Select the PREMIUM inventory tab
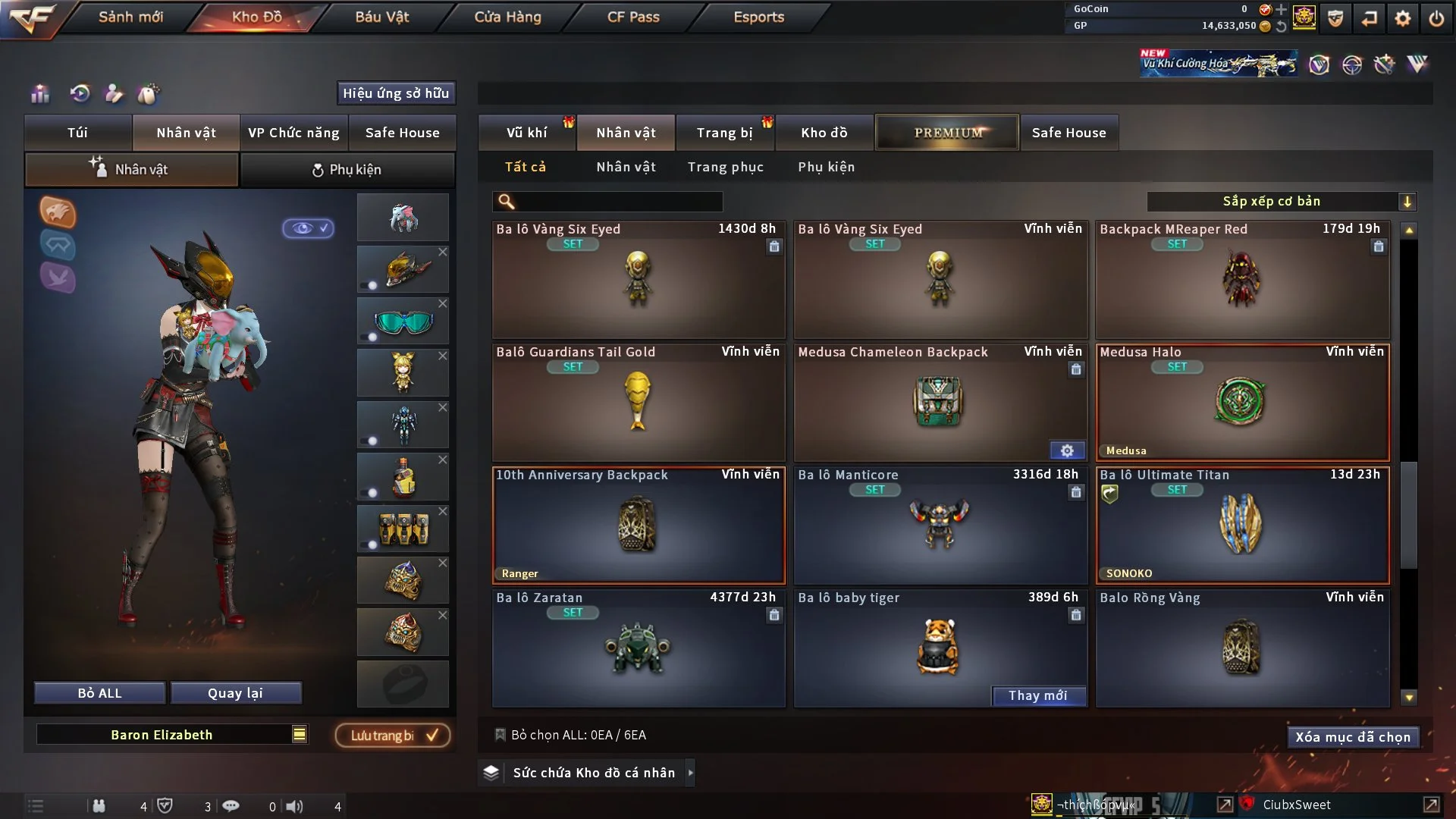 pos(947,133)
